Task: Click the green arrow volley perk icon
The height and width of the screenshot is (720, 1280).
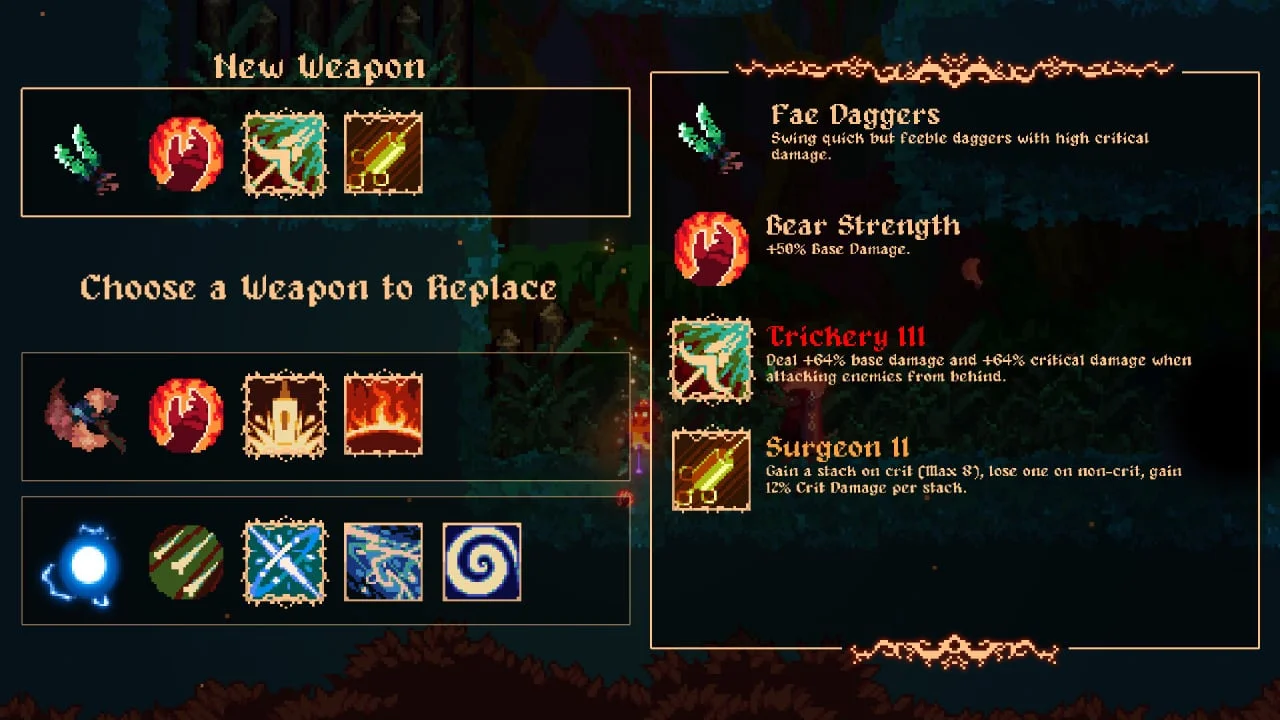Action: [186, 562]
